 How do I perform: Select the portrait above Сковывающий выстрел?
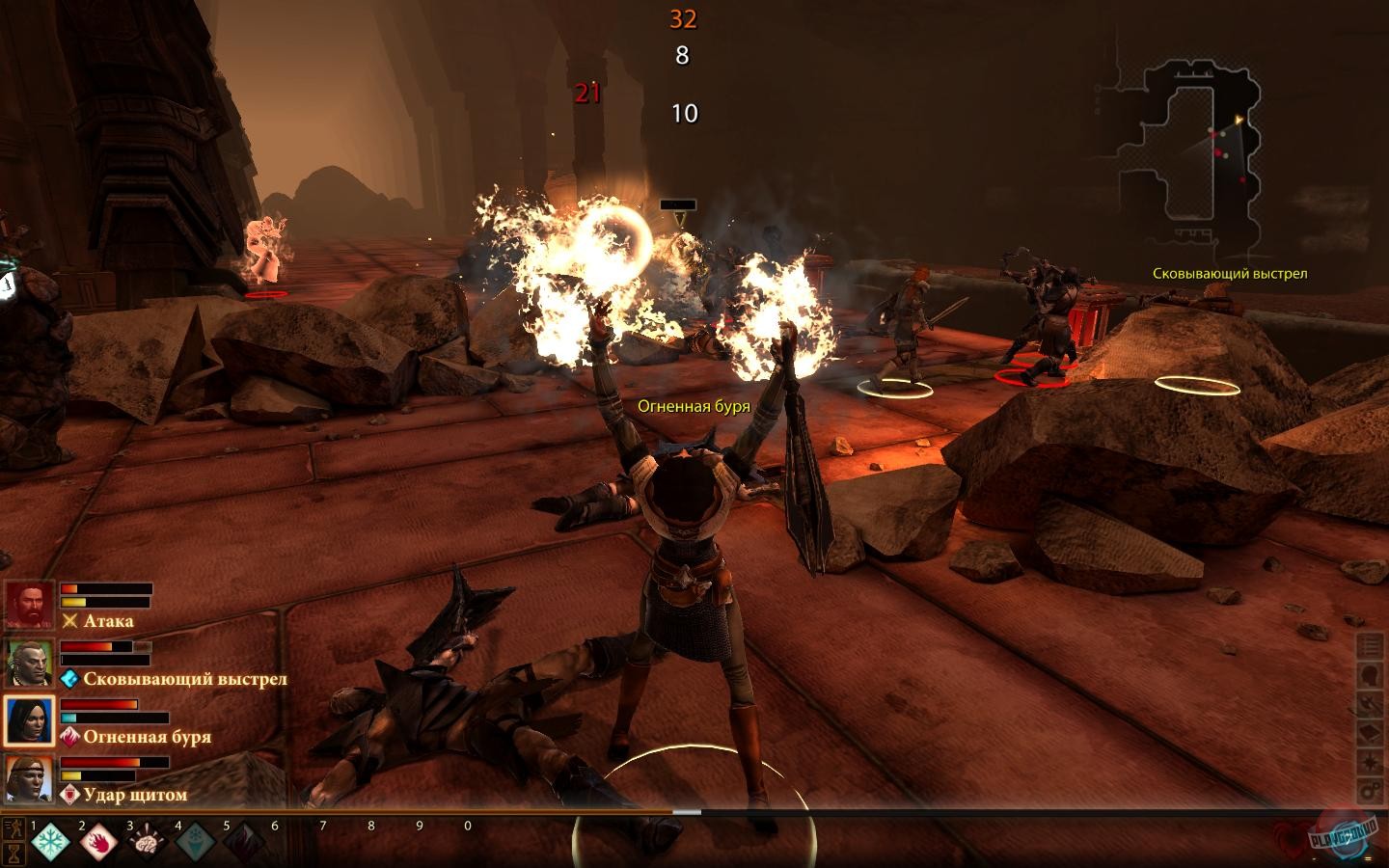pos(30,664)
